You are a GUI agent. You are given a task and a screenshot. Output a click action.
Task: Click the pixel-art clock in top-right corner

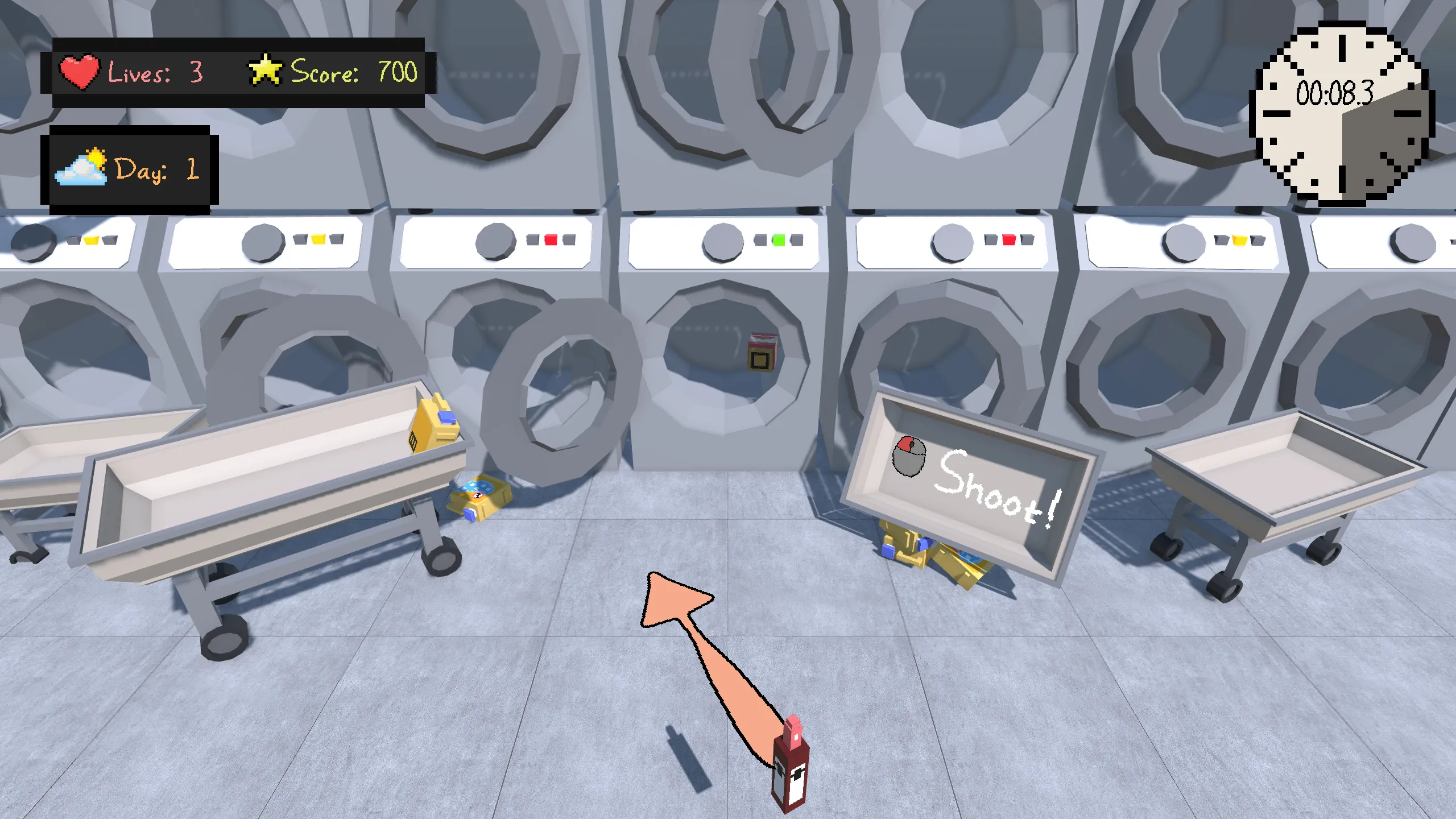click(x=1342, y=117)
